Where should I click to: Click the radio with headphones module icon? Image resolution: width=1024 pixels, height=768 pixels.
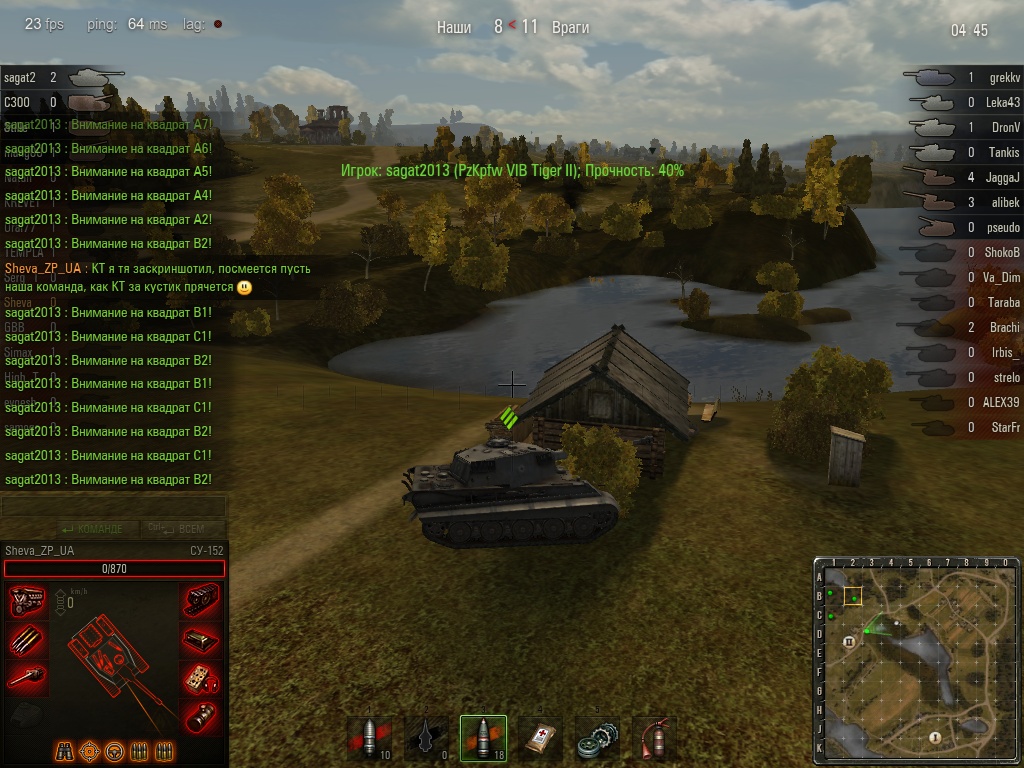coord(202,677)
